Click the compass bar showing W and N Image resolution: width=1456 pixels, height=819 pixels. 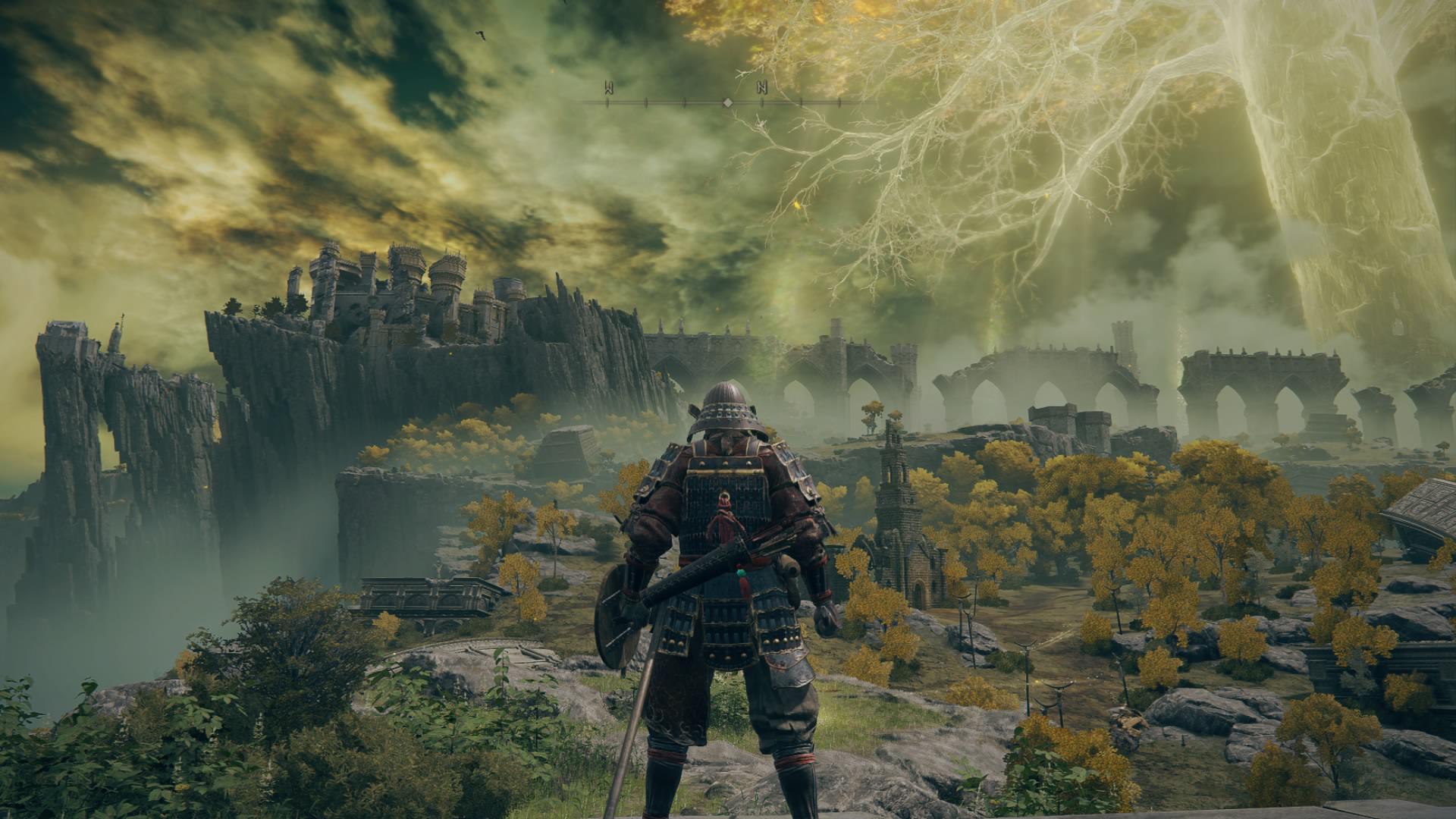[x=726, y=101]
